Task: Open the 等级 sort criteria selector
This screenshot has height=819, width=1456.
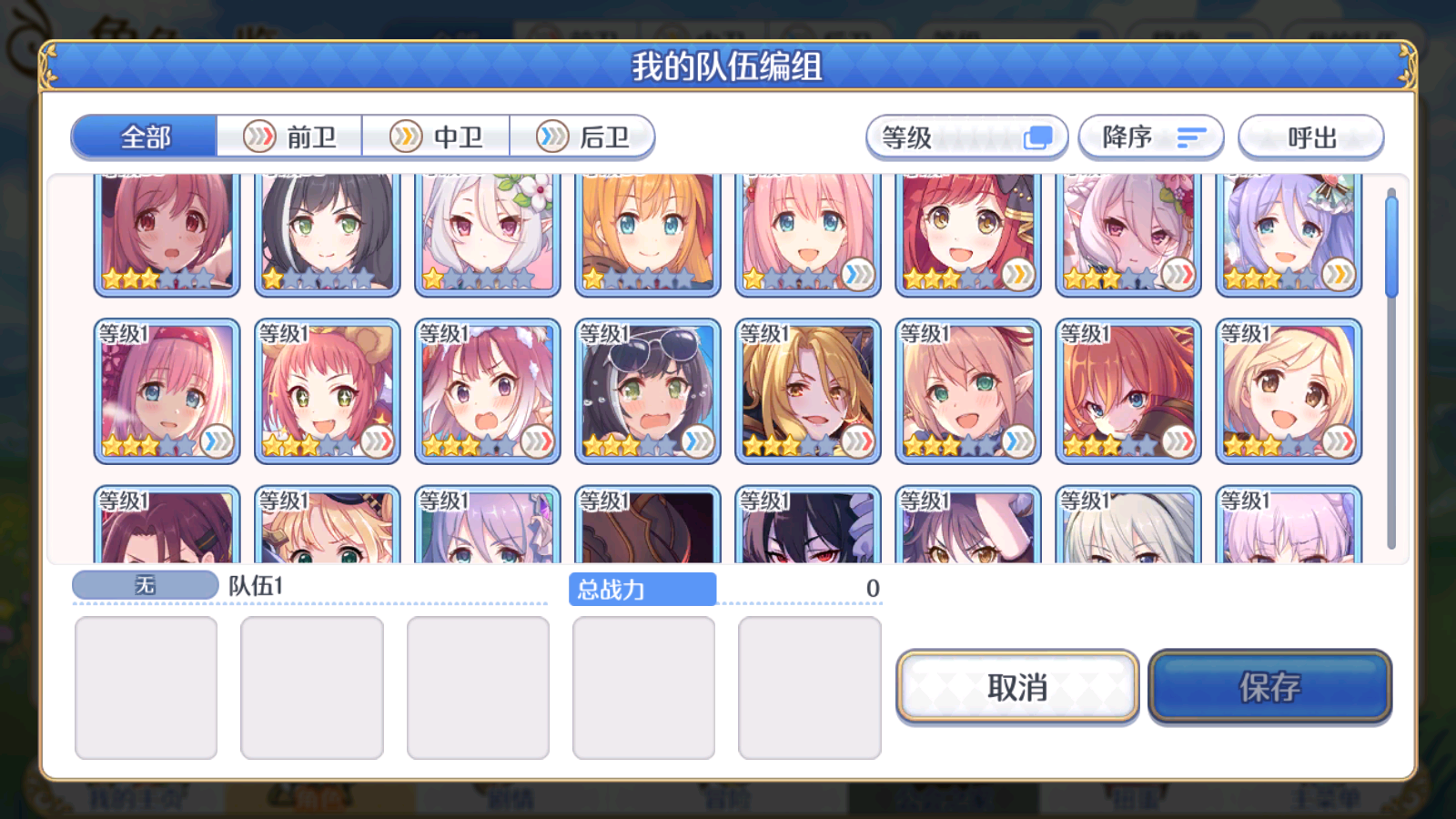Action: click(965, 136)
